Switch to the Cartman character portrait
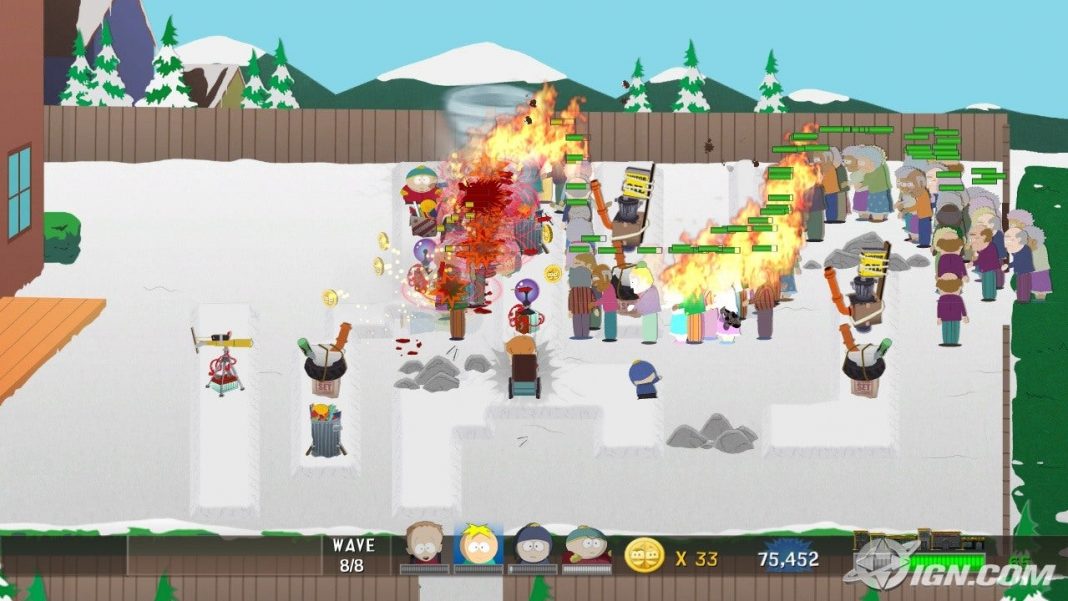 586,546
